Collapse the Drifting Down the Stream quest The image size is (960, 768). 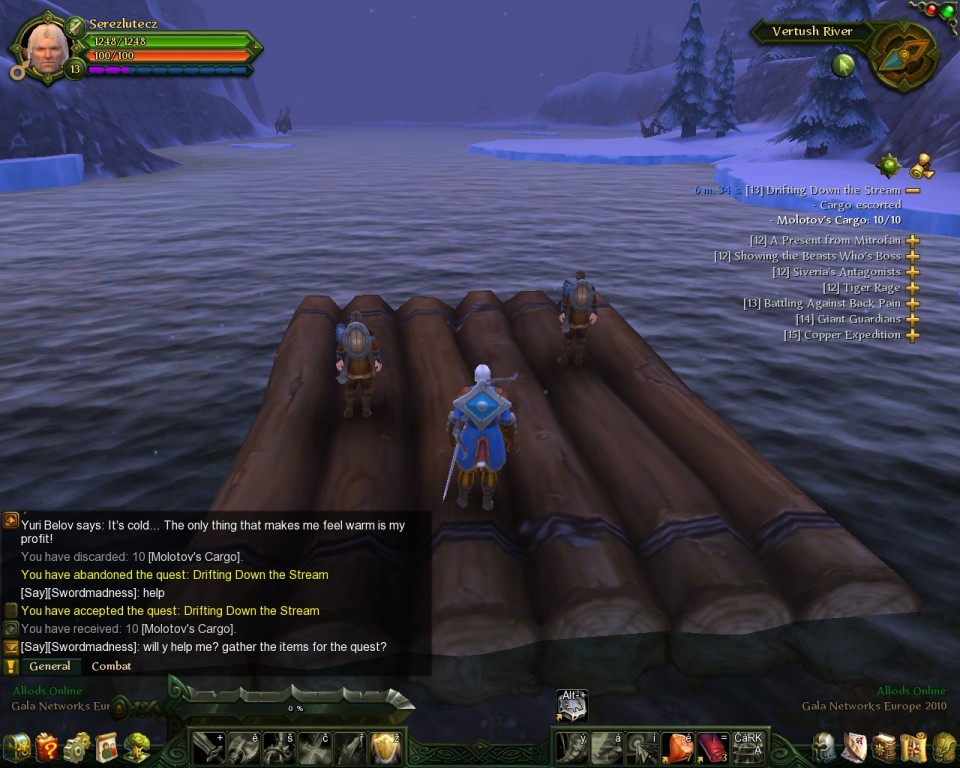click(x=912, y=190)
